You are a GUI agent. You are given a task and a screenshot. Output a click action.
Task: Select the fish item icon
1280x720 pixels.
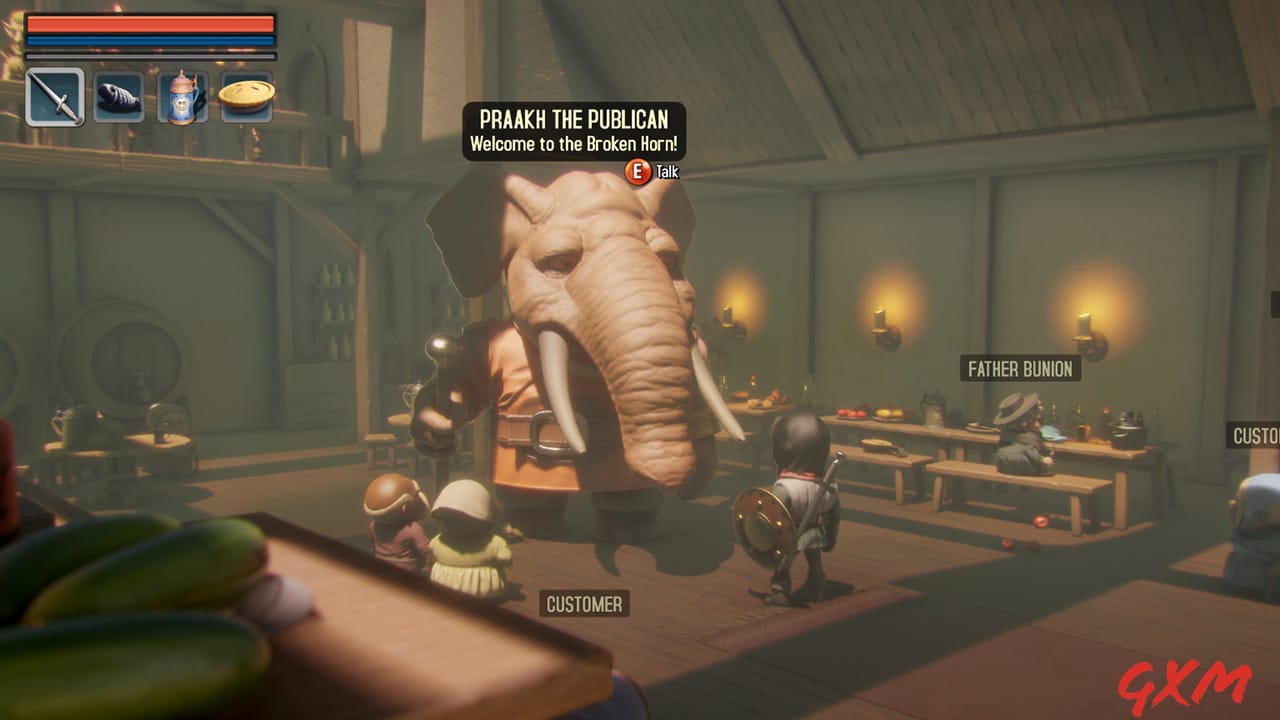pyautogui.click(x=119, y=97)
